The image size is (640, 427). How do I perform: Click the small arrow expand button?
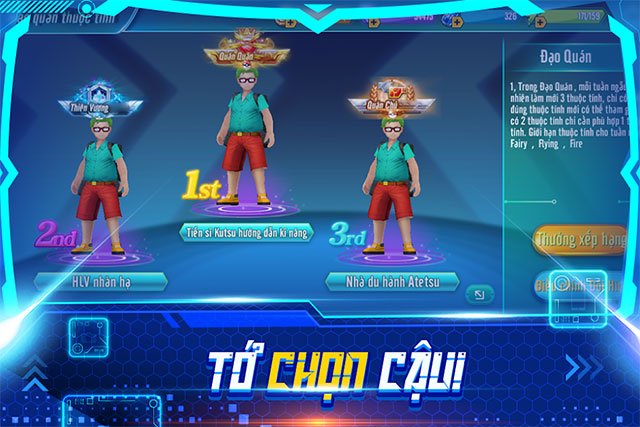481,294
